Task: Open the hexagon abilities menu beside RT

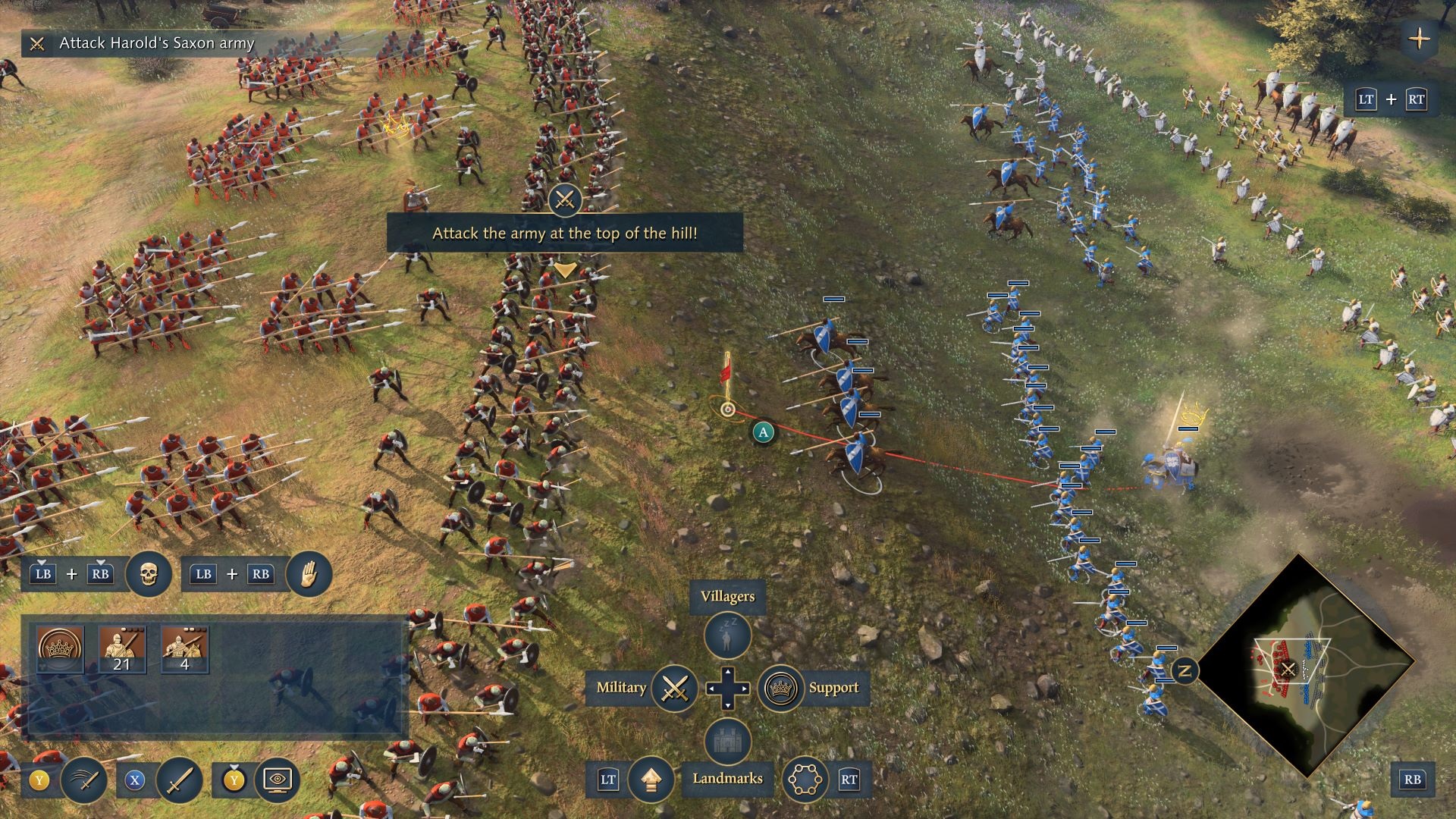Action: 805,779
